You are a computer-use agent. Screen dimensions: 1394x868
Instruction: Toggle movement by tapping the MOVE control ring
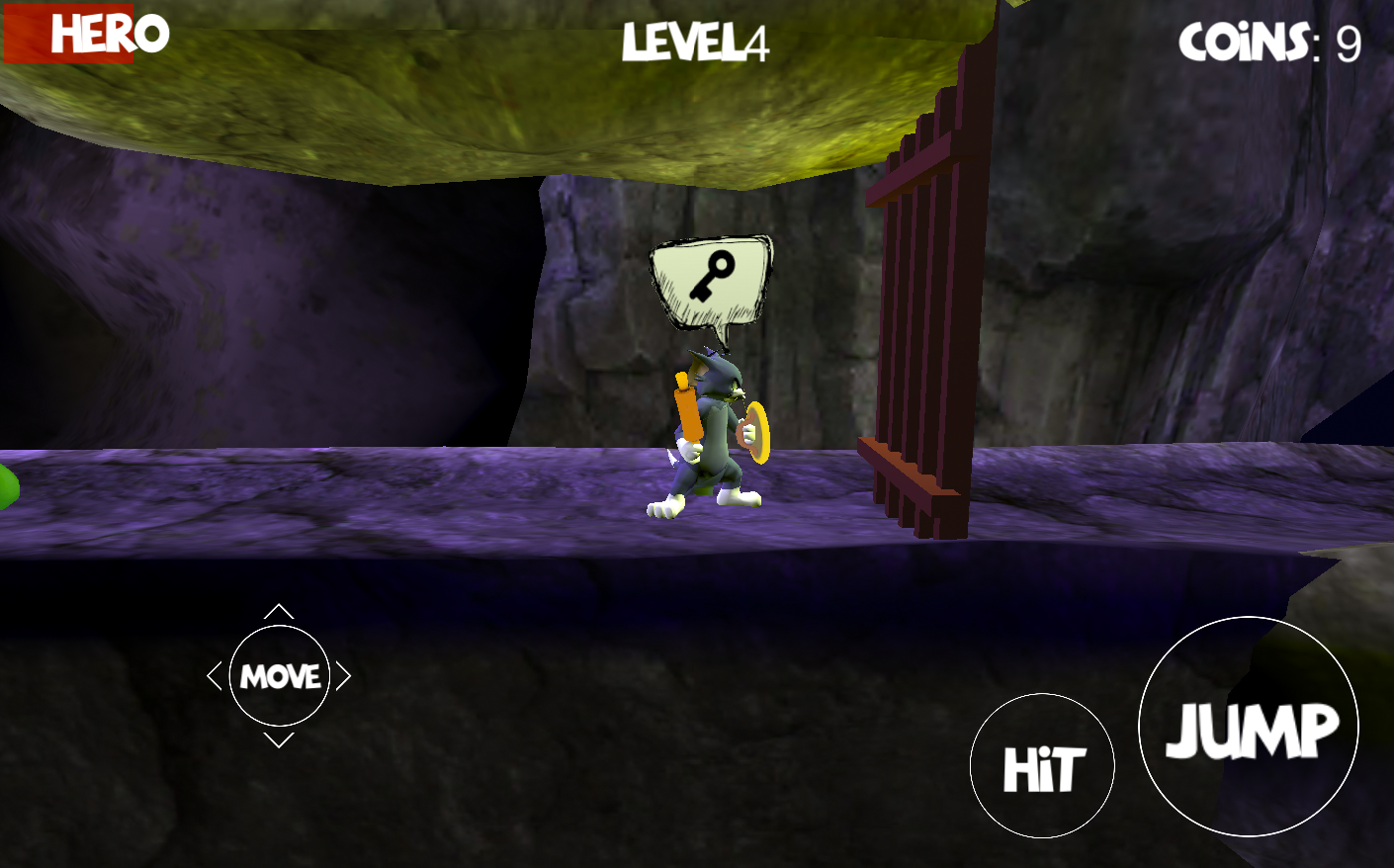pyautogui.click(x=280, y=676)
